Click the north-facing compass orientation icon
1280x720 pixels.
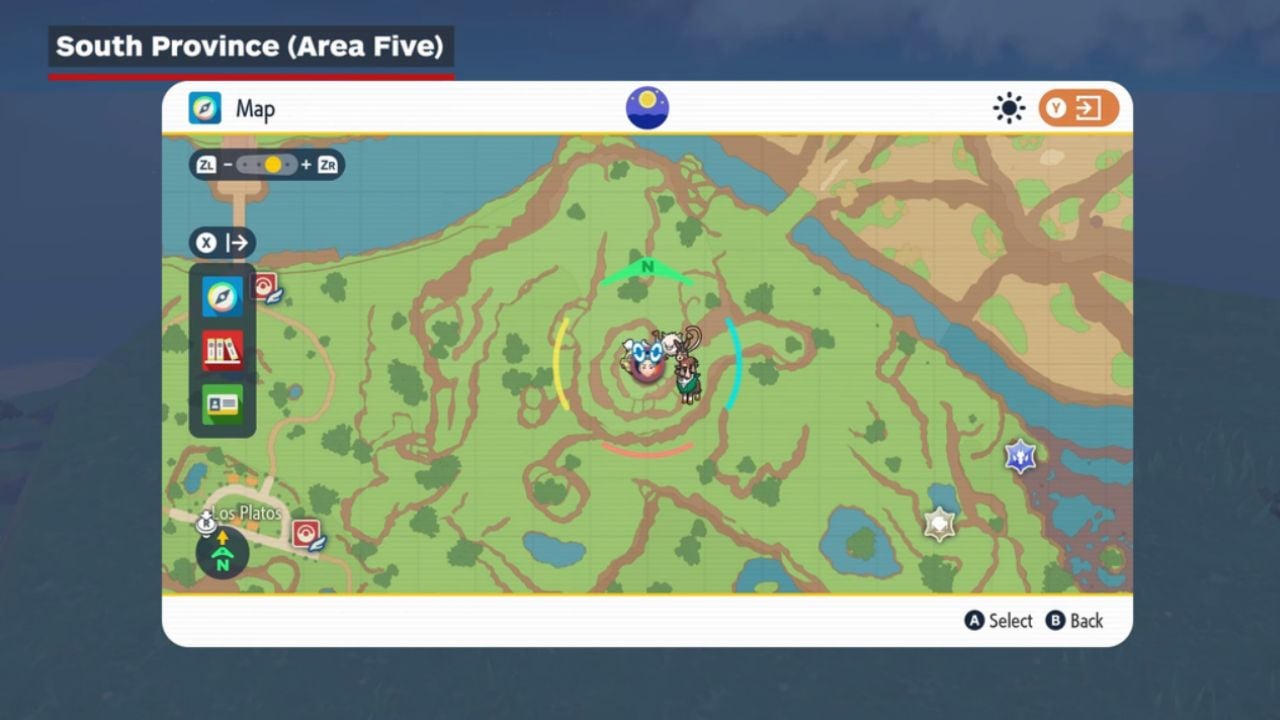click(222, 553)
